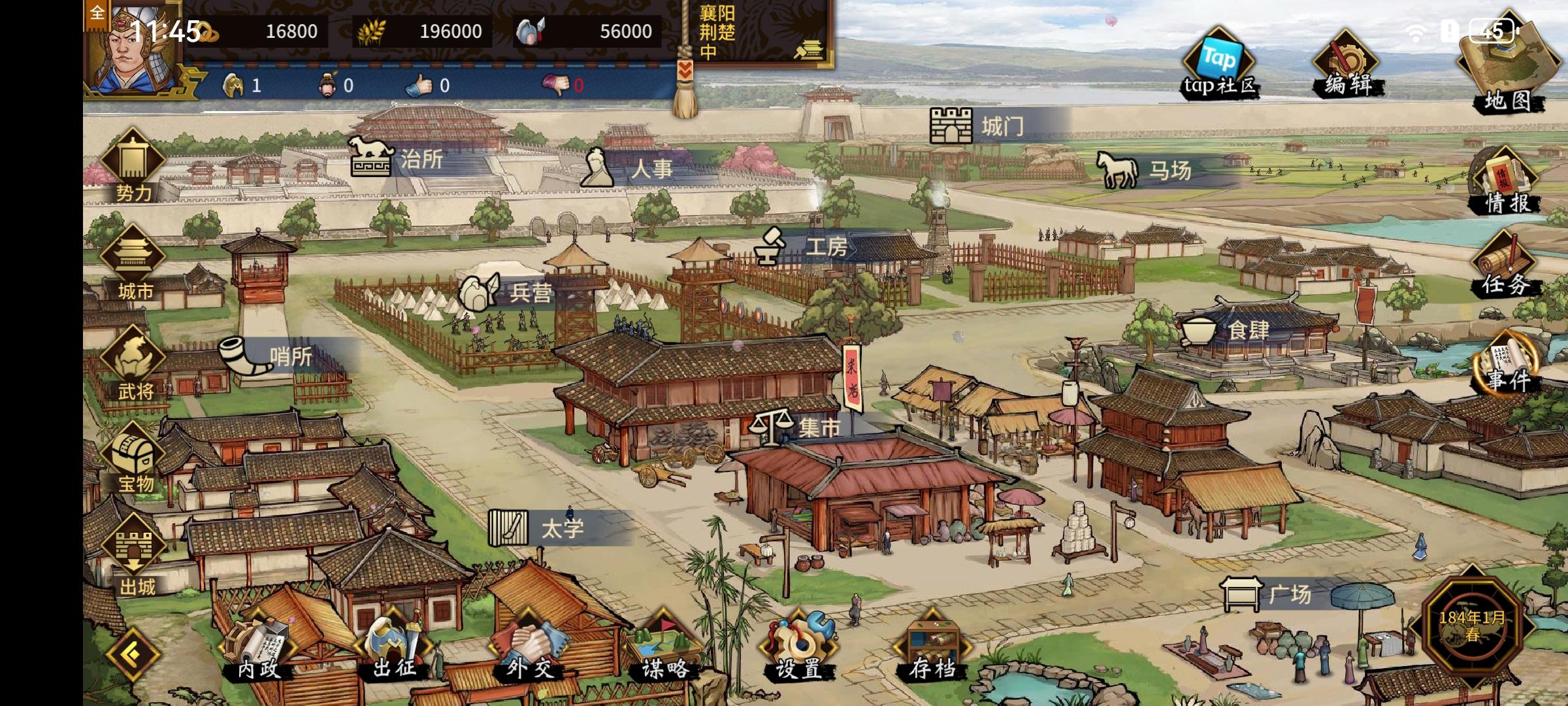The width and height of the screenshot is (1568, 706).
Task: Show the 势力 faction panel
Action: point(133,167)
